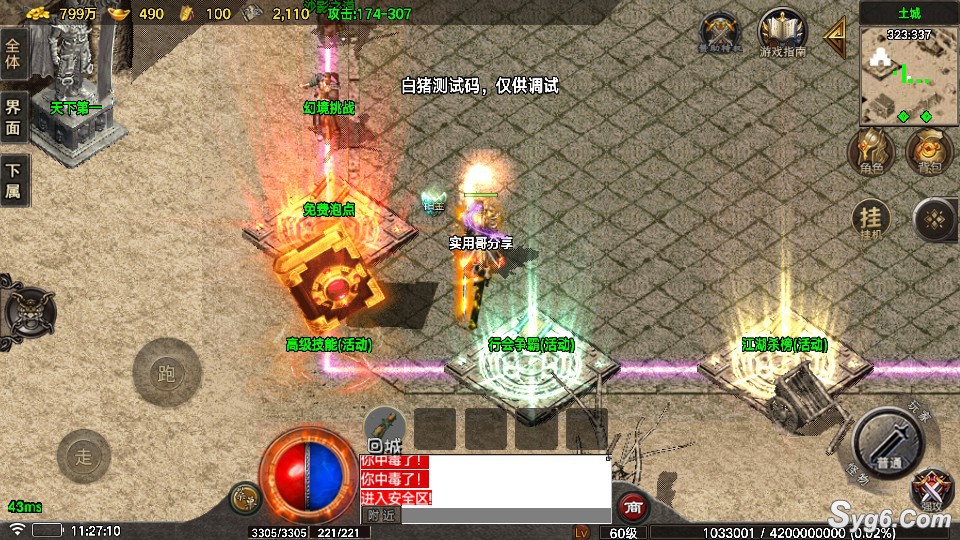The width and height of the screenshot is (960, 540).
Task: Use the 回城 return scroll
Action: click(384, 429)
